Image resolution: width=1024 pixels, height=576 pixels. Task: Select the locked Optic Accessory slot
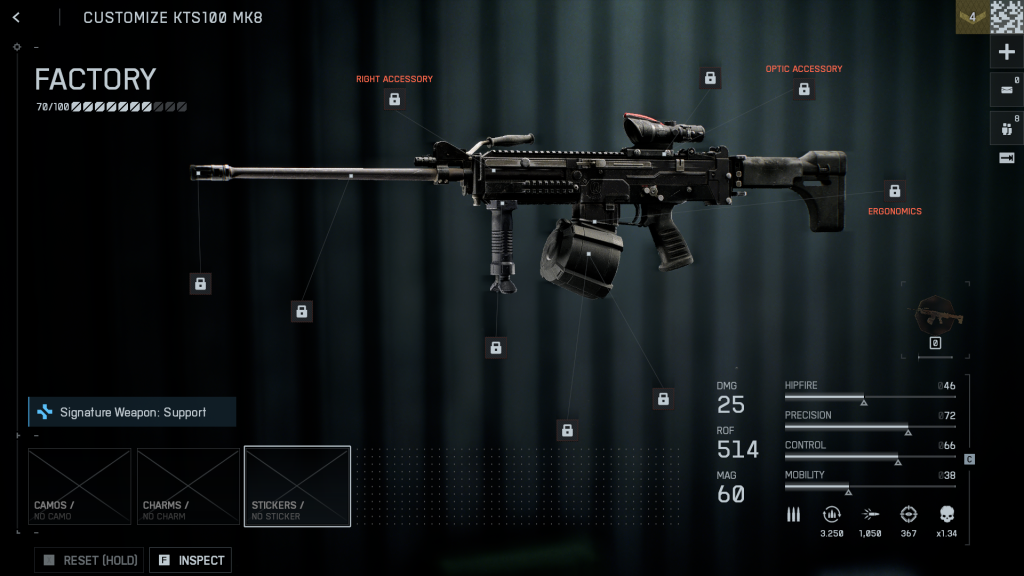pos(804,89)
